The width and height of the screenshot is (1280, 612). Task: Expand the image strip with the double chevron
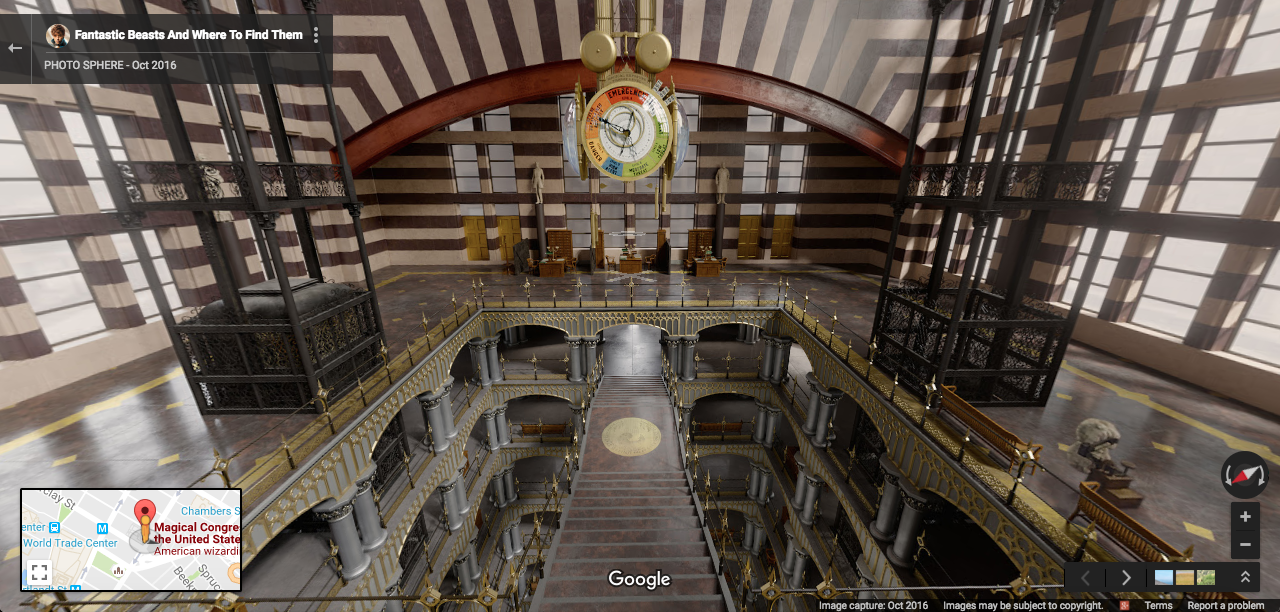point(1245,577)
